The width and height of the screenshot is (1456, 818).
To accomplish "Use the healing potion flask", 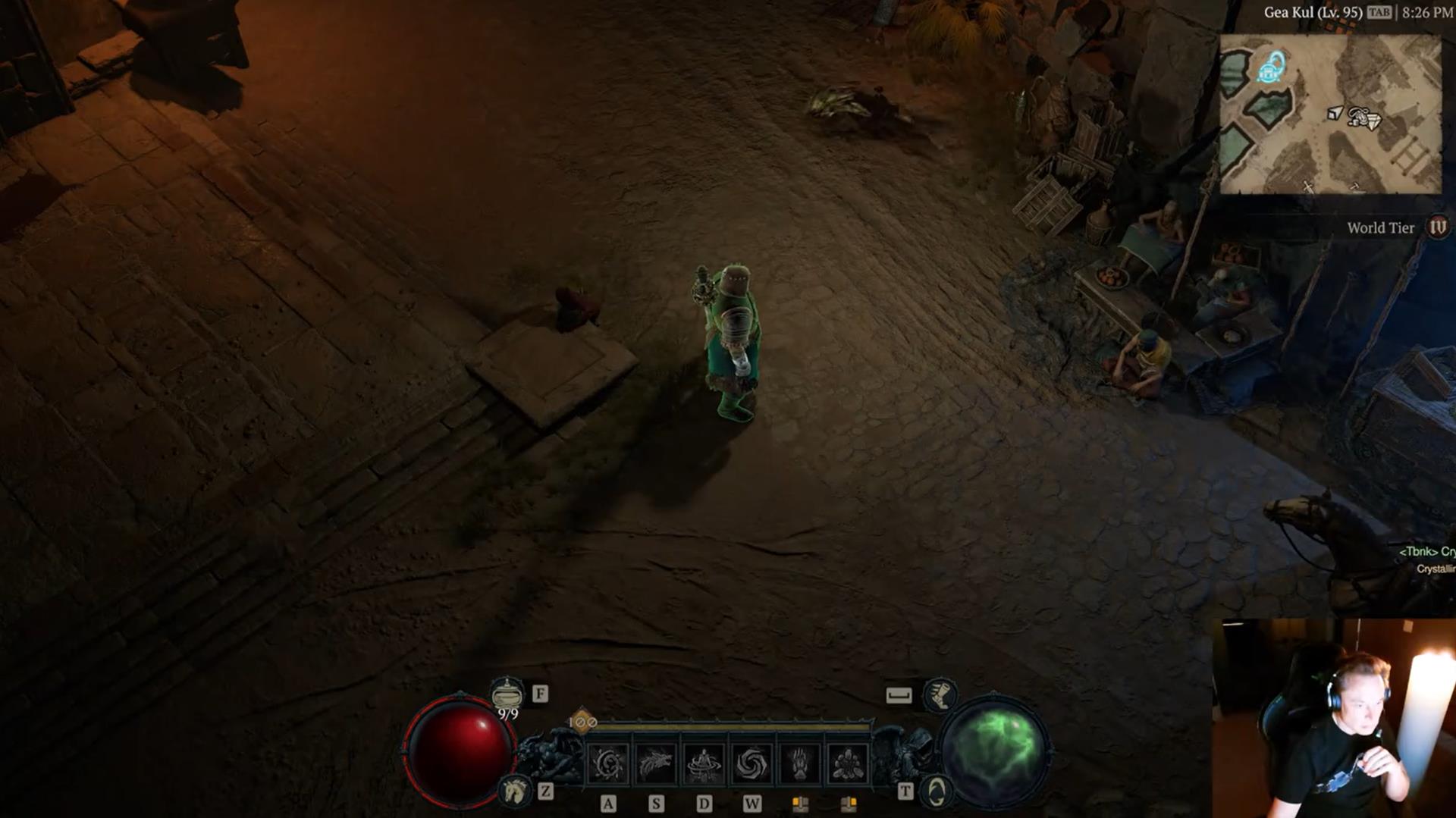I will pos(506,694).
